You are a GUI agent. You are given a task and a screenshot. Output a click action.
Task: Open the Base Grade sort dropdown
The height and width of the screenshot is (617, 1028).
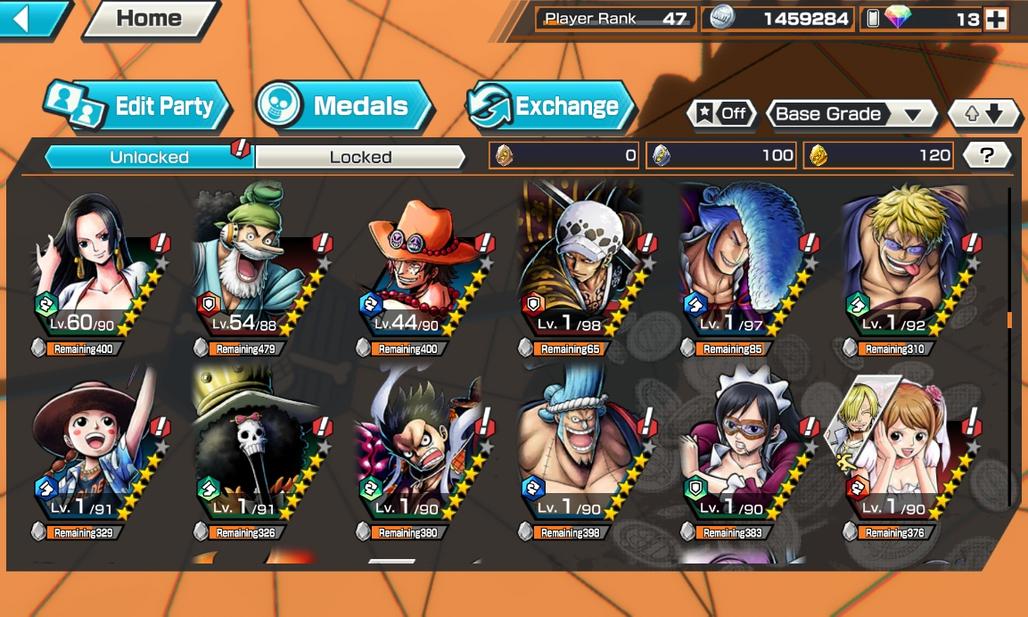[850, 114]
